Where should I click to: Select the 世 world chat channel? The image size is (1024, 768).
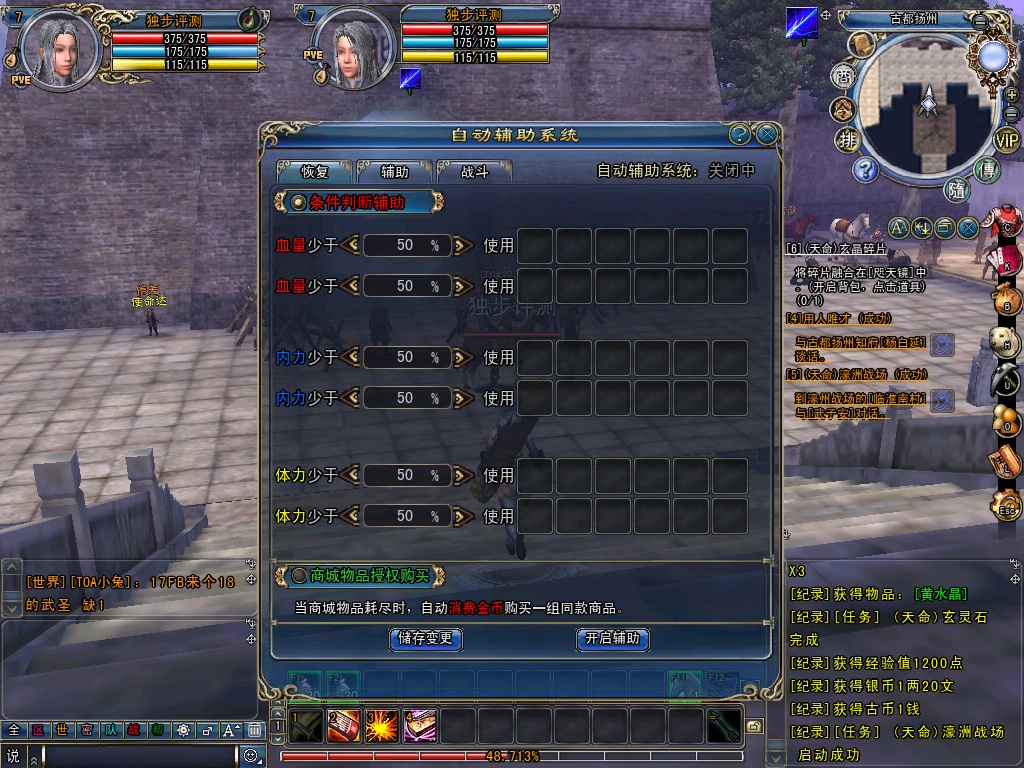point(62,730)
